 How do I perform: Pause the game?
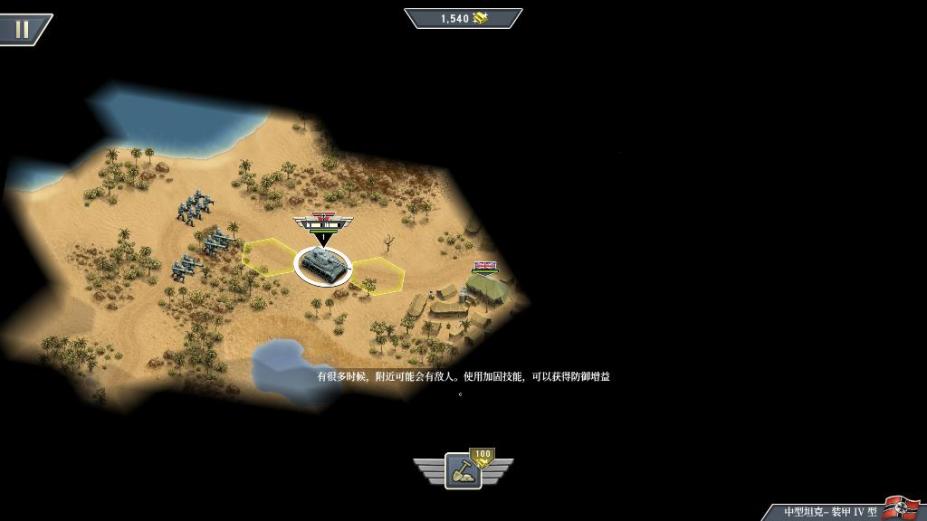tap(22, 28)
